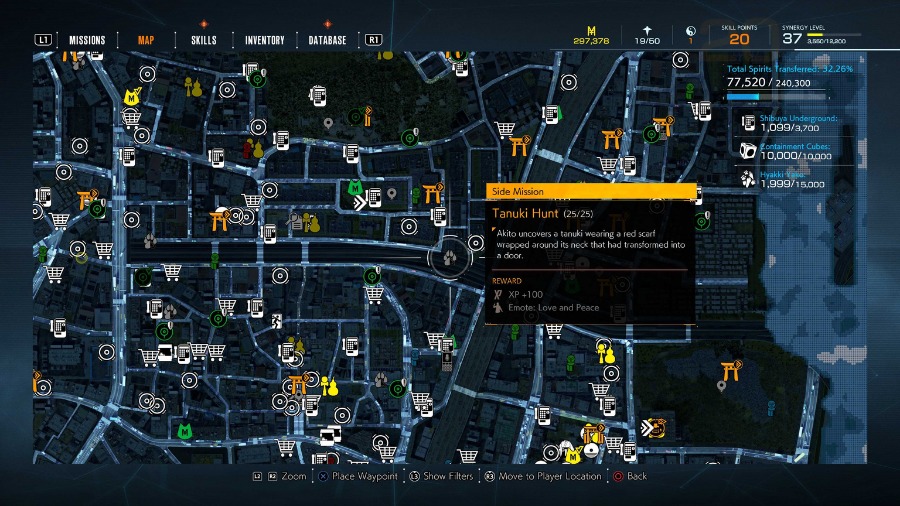Switch to the Missions tab
Image resolution: width=900 pixels, height=506 pixels.
87,40
